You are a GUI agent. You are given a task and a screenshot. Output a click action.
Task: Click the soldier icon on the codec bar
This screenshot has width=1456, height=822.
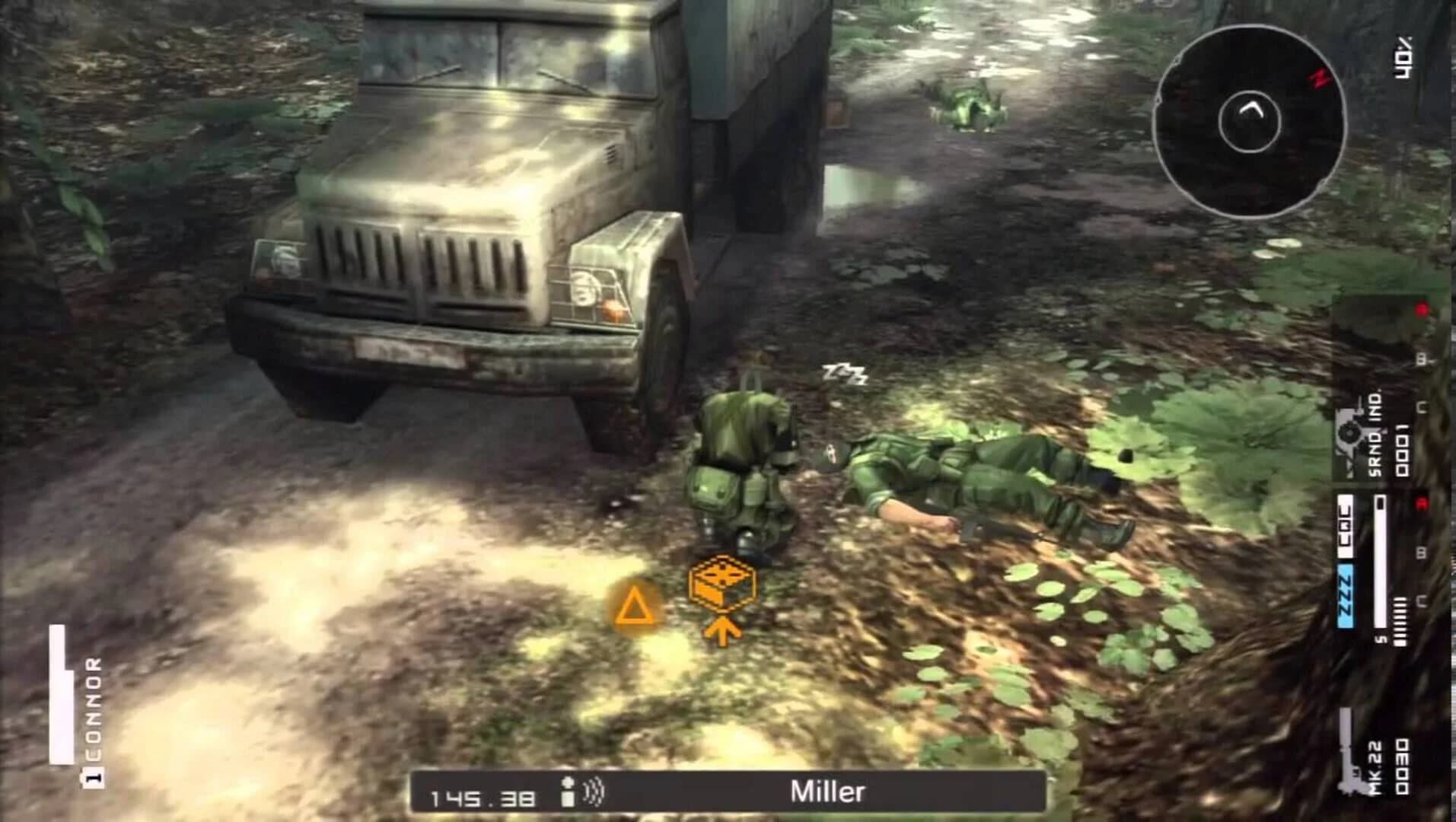point(568,792)
